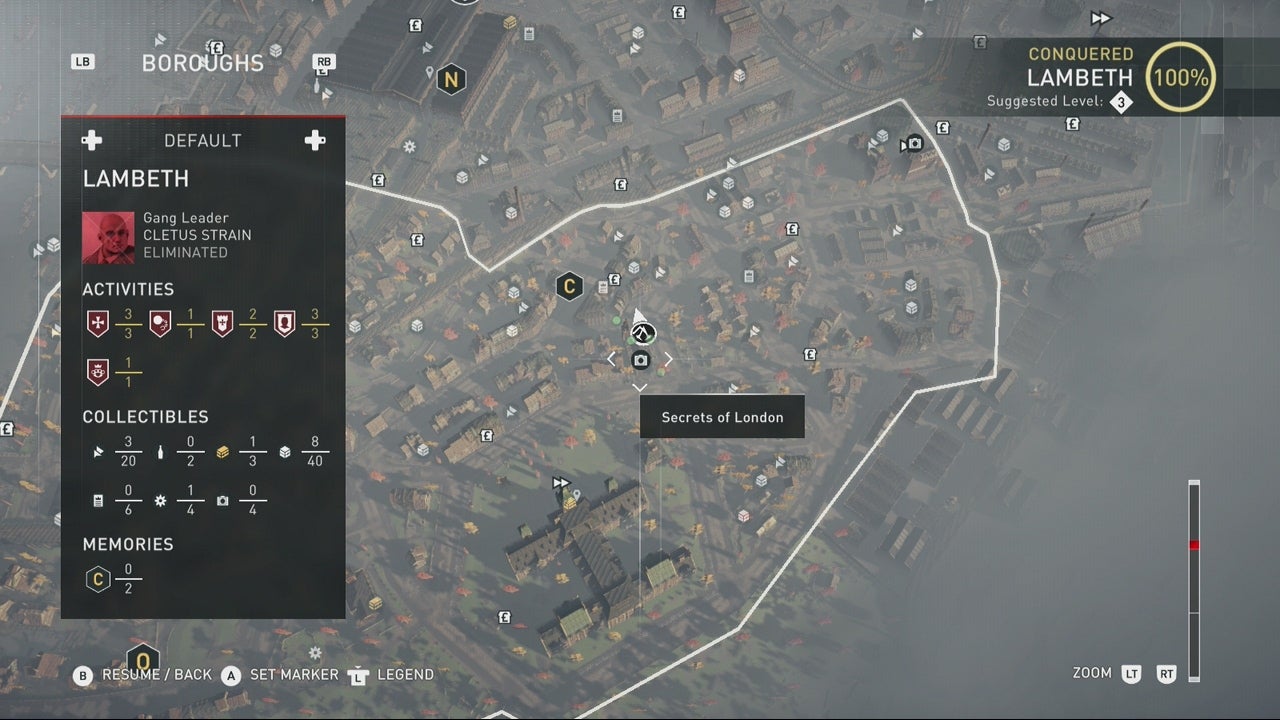Click the illustrations camera icon under Collectibles
The image size is (1280, 720).
222,502
